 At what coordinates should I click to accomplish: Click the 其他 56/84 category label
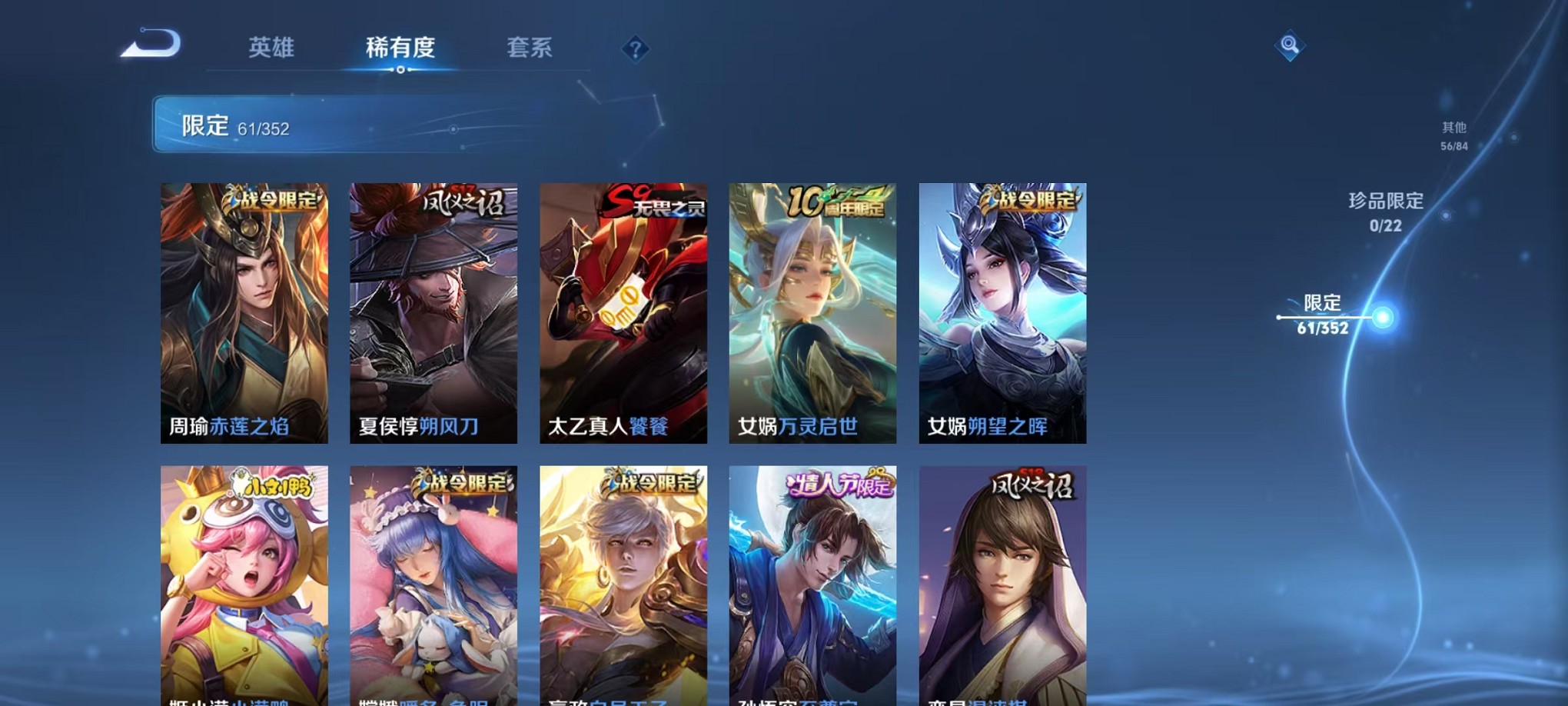[1452, 136]
